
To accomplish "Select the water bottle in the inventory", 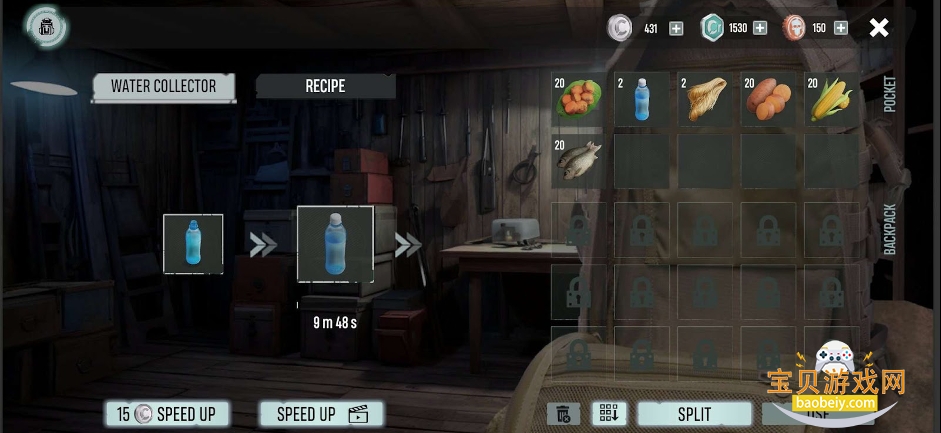I will point(640,99).
